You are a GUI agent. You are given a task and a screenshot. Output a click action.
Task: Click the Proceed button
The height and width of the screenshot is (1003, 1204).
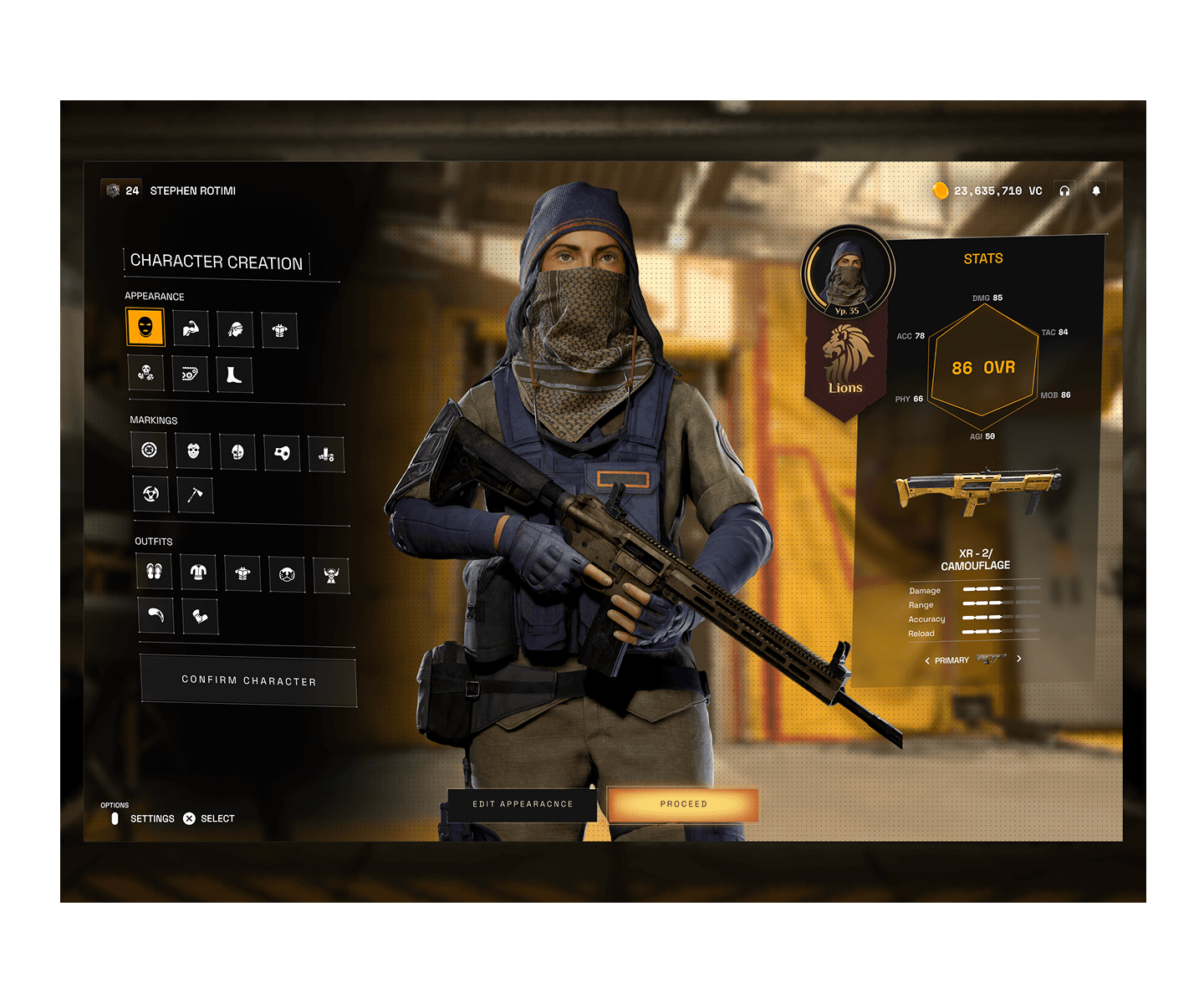point(683,804)
